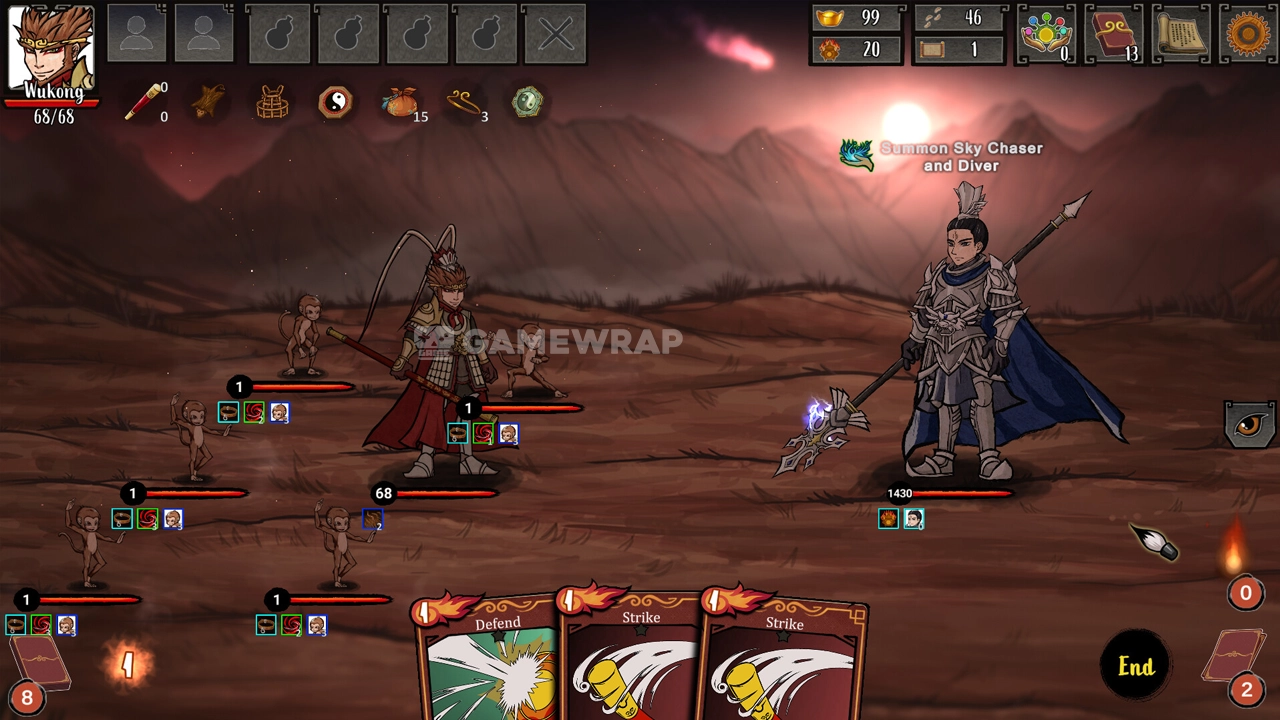The height and width of the screenshot is (720, 1280).
Task: Click the crossed-out X slot in top bar
Action: point(555,34)
